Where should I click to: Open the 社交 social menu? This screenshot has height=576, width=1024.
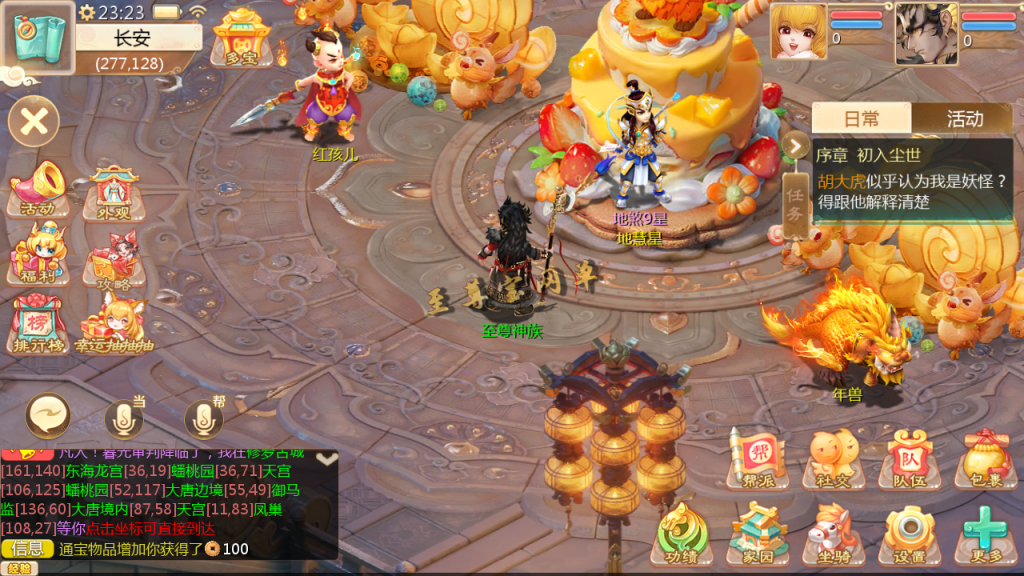(x=831, y=459)
